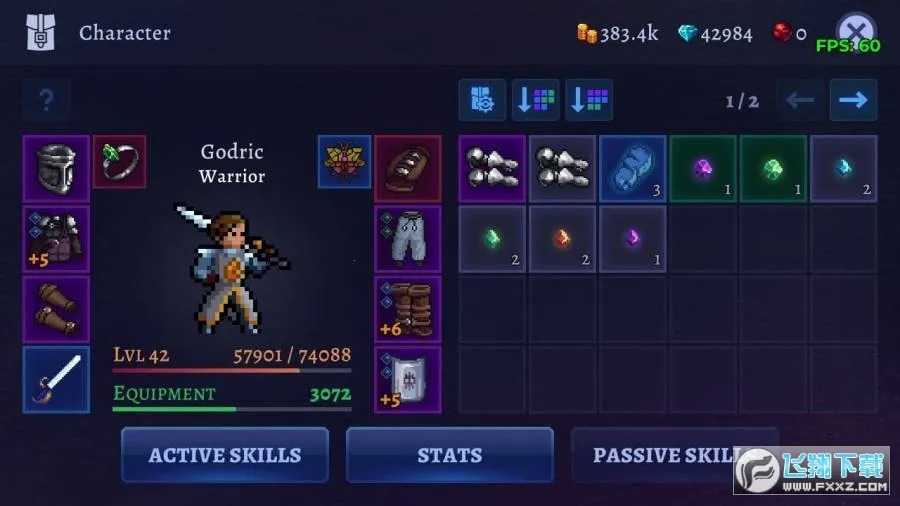900x506 pixels.
Task: Show the STATS screen
Action: tap(449, 455)
